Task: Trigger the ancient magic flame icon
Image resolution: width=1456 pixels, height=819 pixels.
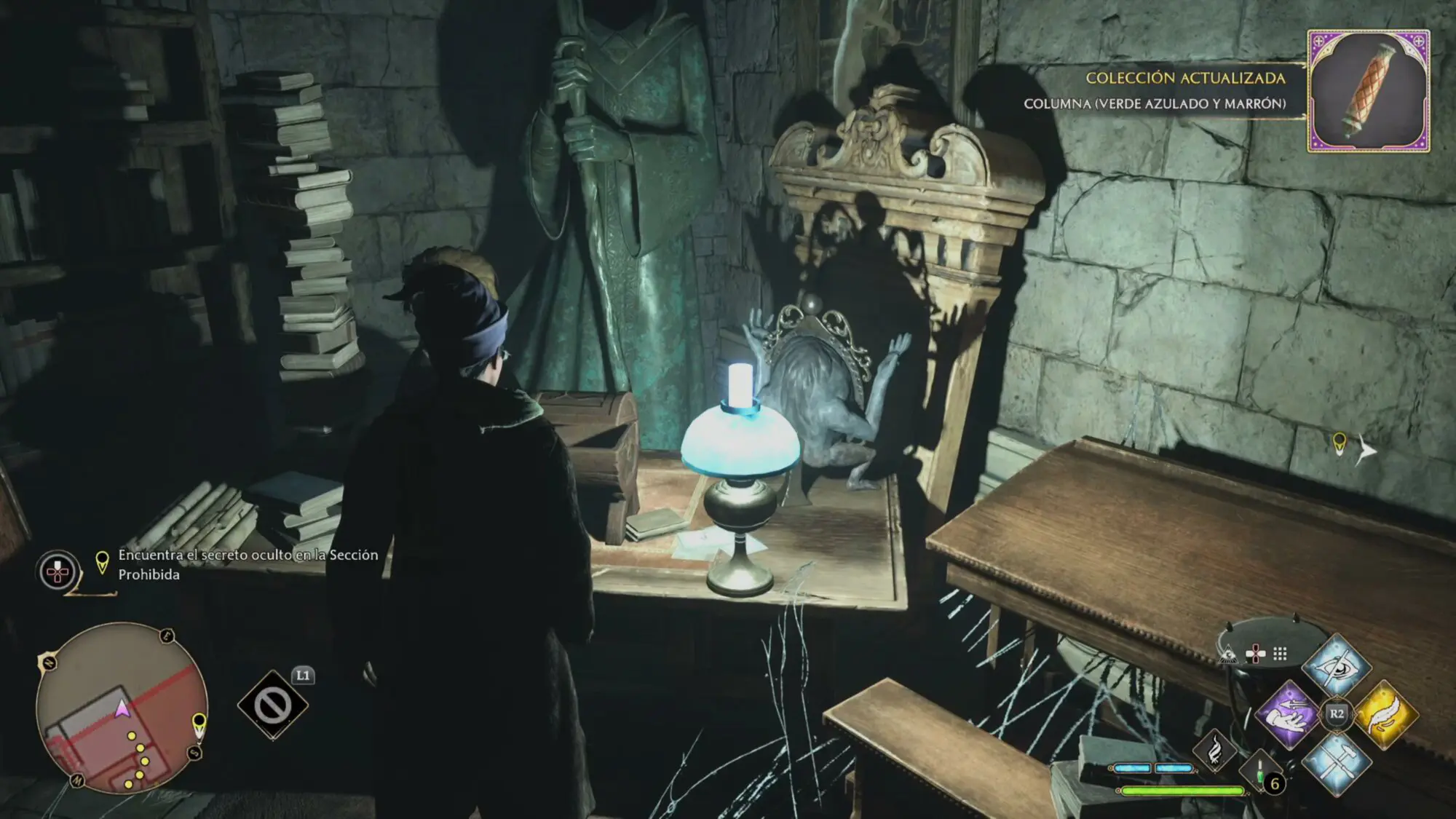Action: 1214,751
